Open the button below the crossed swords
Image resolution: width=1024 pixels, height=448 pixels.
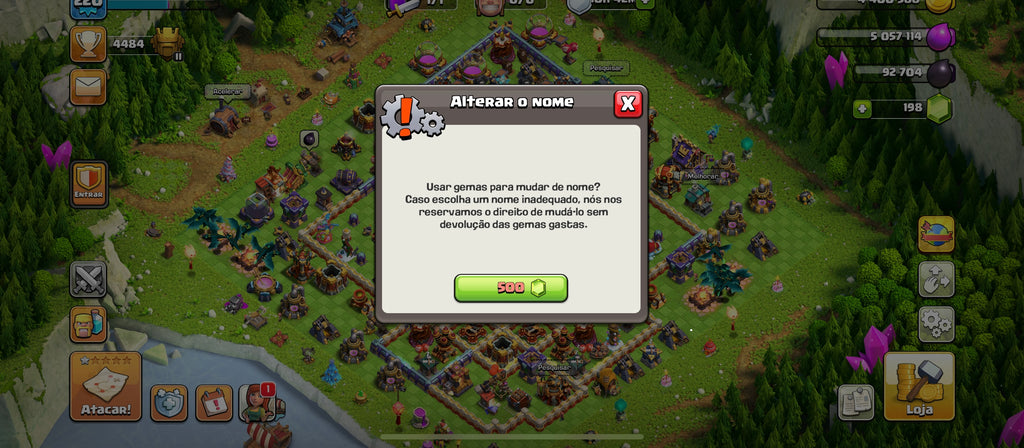click(88, 324)
